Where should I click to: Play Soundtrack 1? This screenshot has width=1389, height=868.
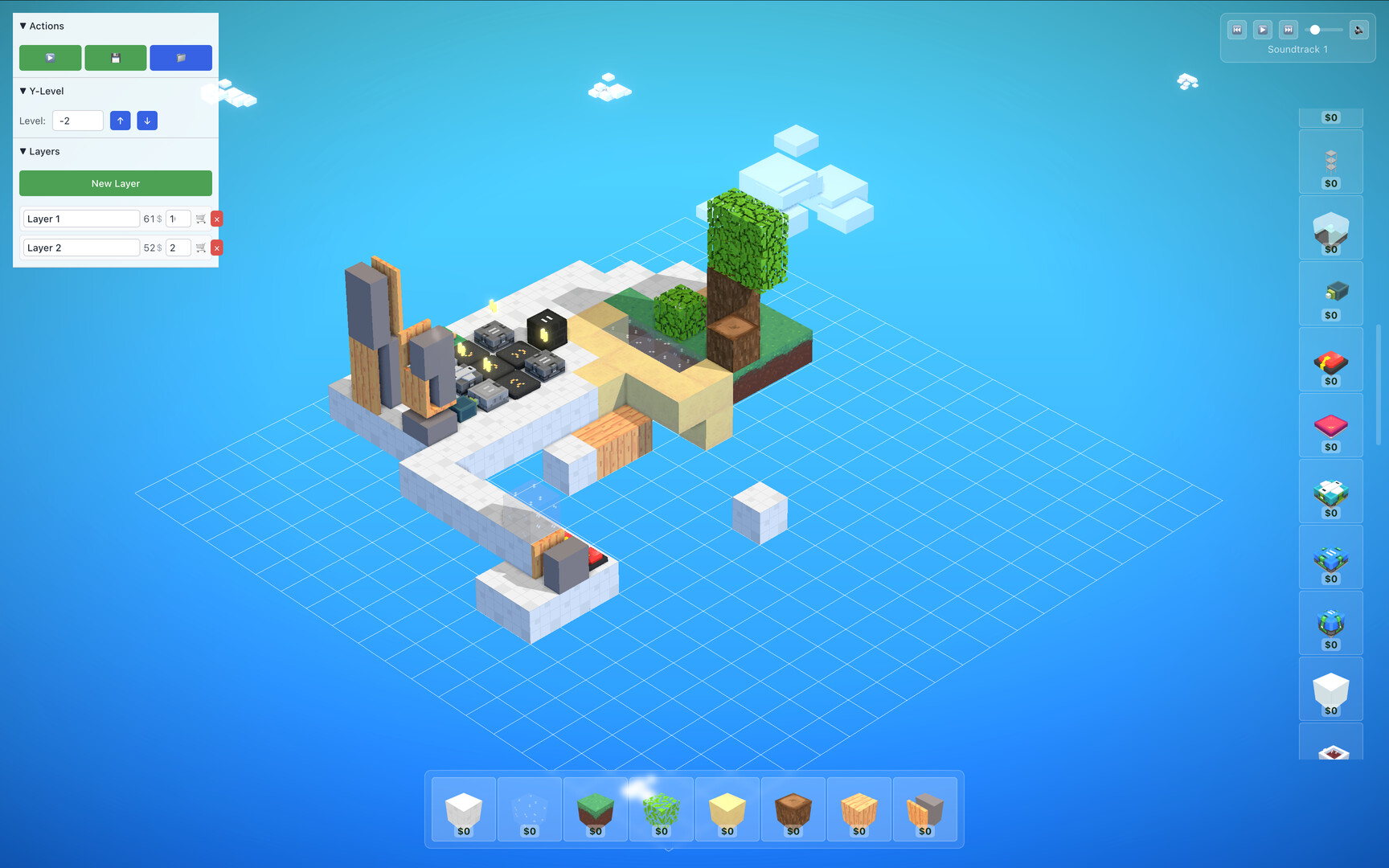1263,30
